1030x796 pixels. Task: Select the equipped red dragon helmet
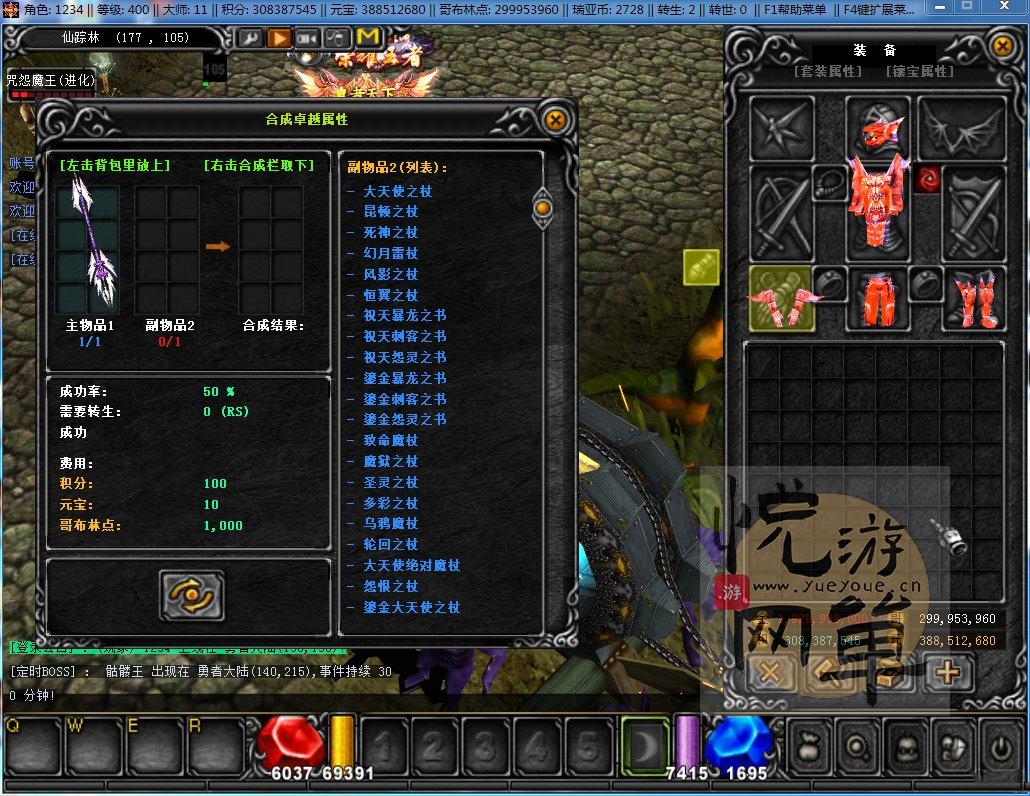[878, 127]
